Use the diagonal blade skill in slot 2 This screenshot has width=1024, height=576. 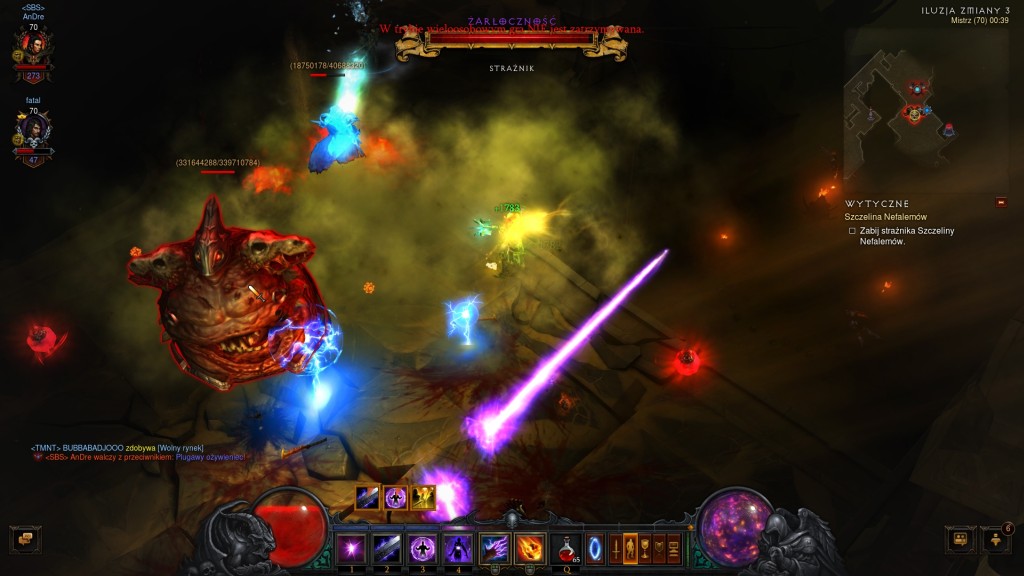click(x=386, y=548)
